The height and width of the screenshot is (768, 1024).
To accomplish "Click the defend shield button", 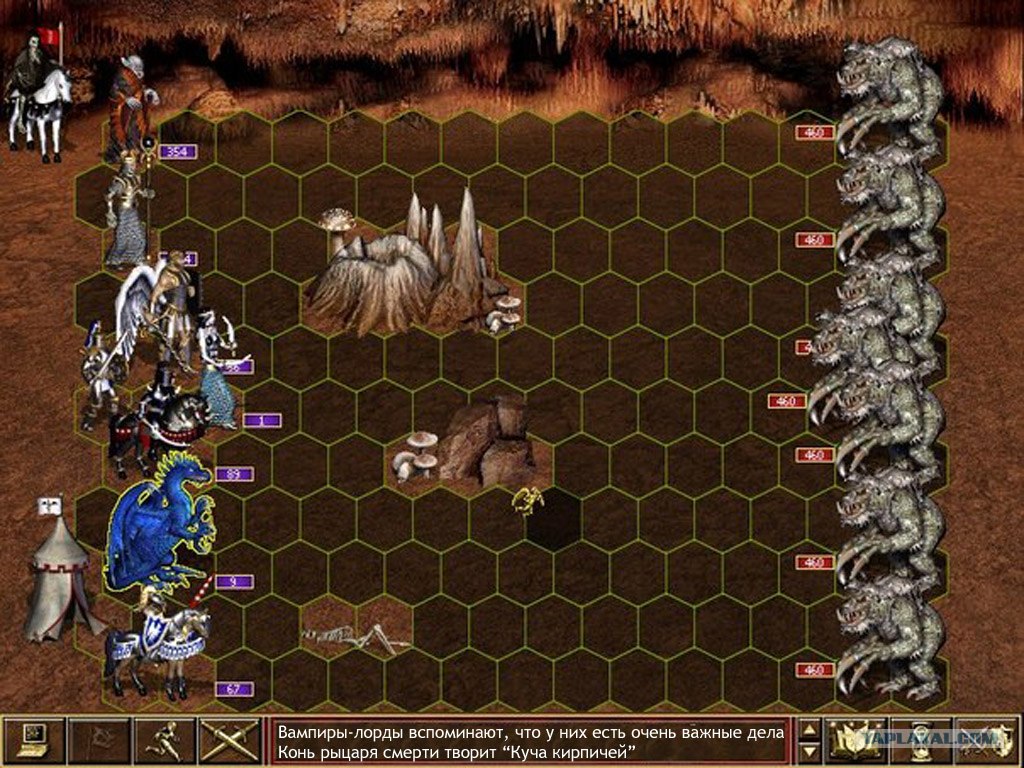I will click(x=986, y=741).
